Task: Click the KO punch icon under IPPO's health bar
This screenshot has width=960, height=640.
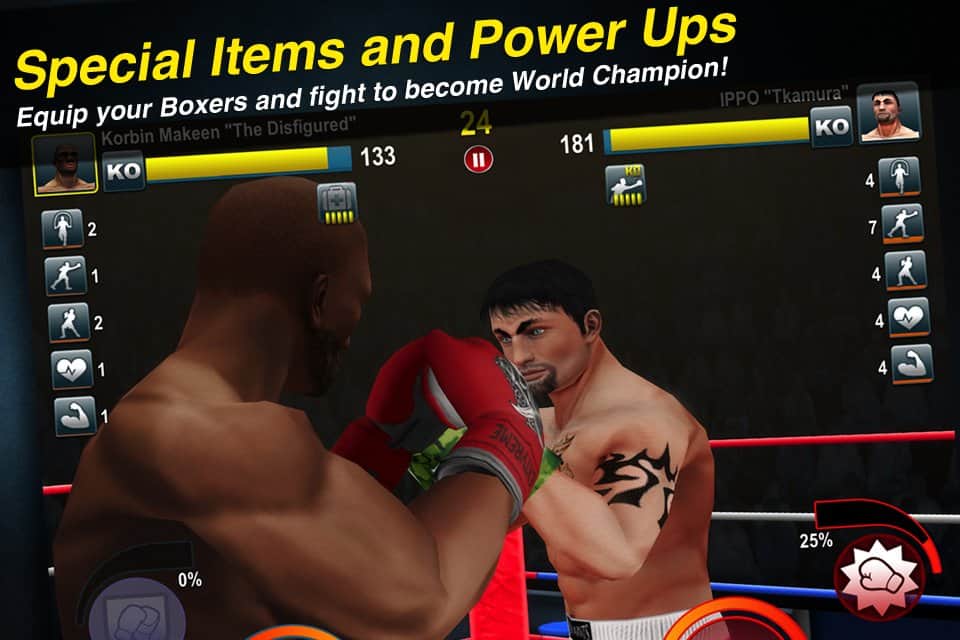Action: [x=625, y=185]
